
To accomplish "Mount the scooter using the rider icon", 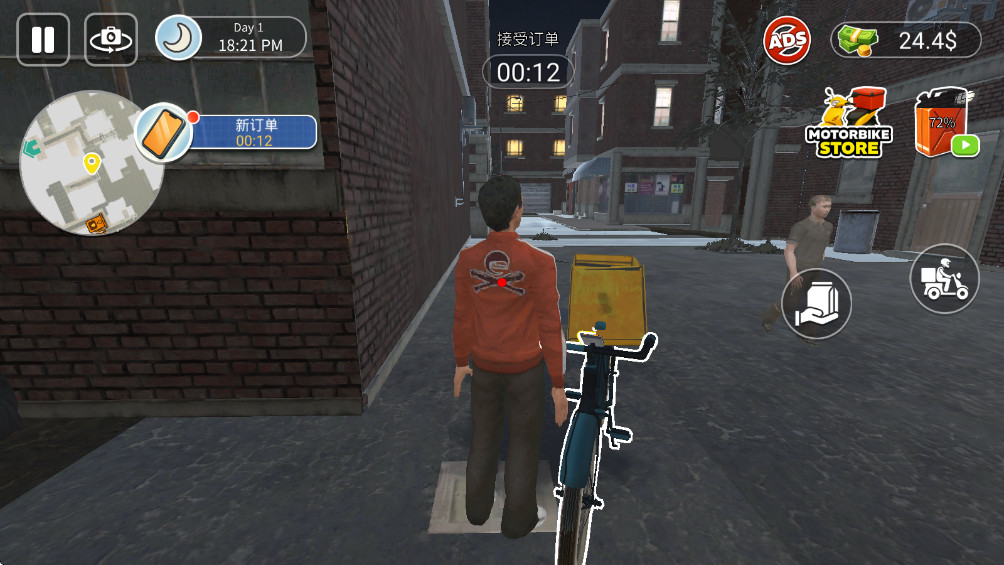I will pos(944,279).
